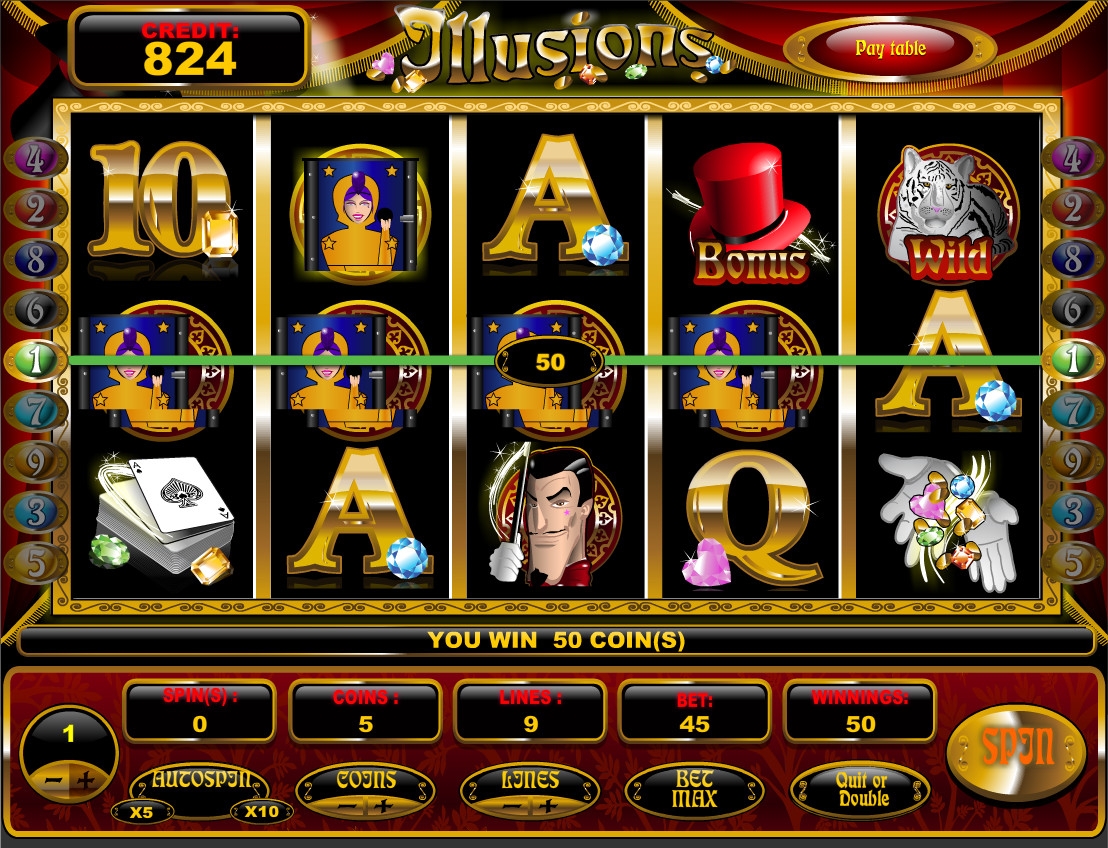Select payline 4 marker on the left side

[x=35, y=159]
